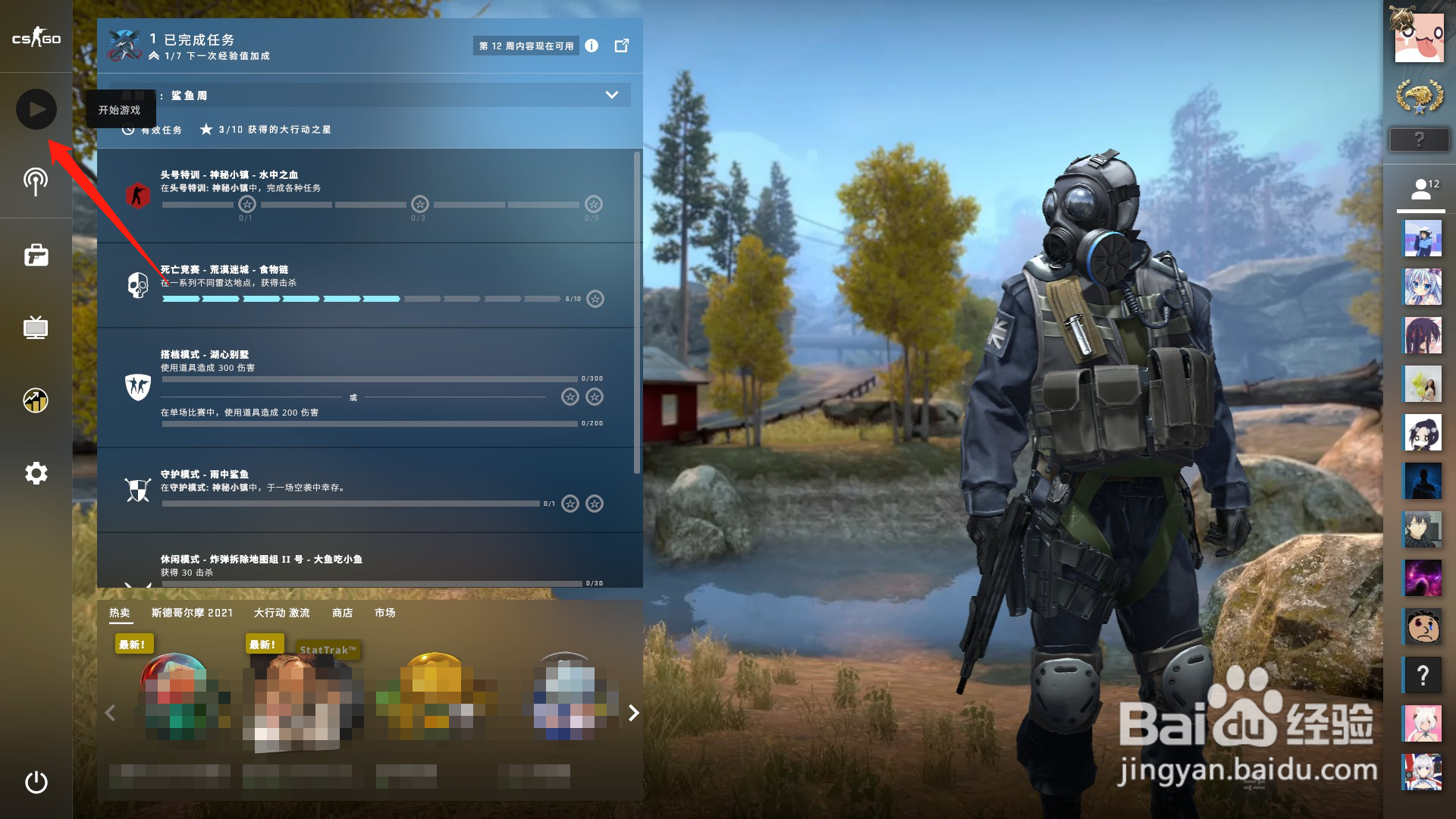Open the 市场 tab
The image size is (1456, 819).
point(385,613)
